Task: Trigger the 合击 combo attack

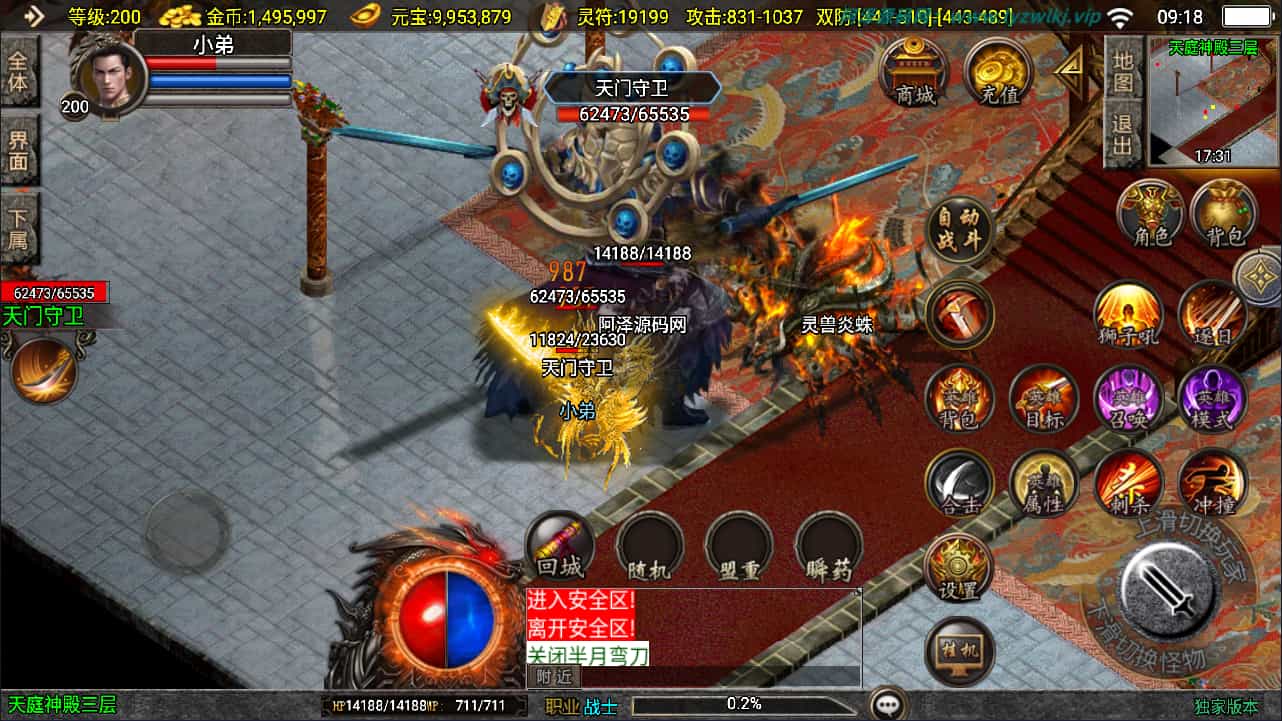Action: [x=959, y=483]
